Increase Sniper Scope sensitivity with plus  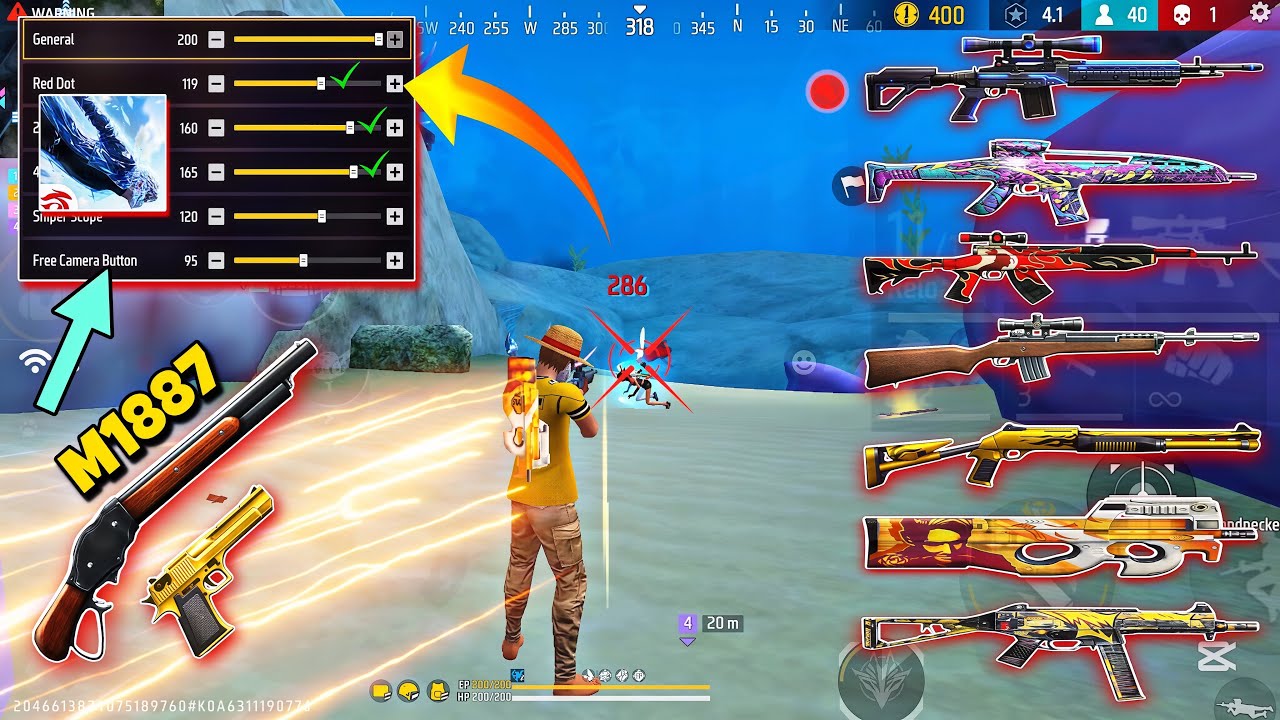[395, 216]
